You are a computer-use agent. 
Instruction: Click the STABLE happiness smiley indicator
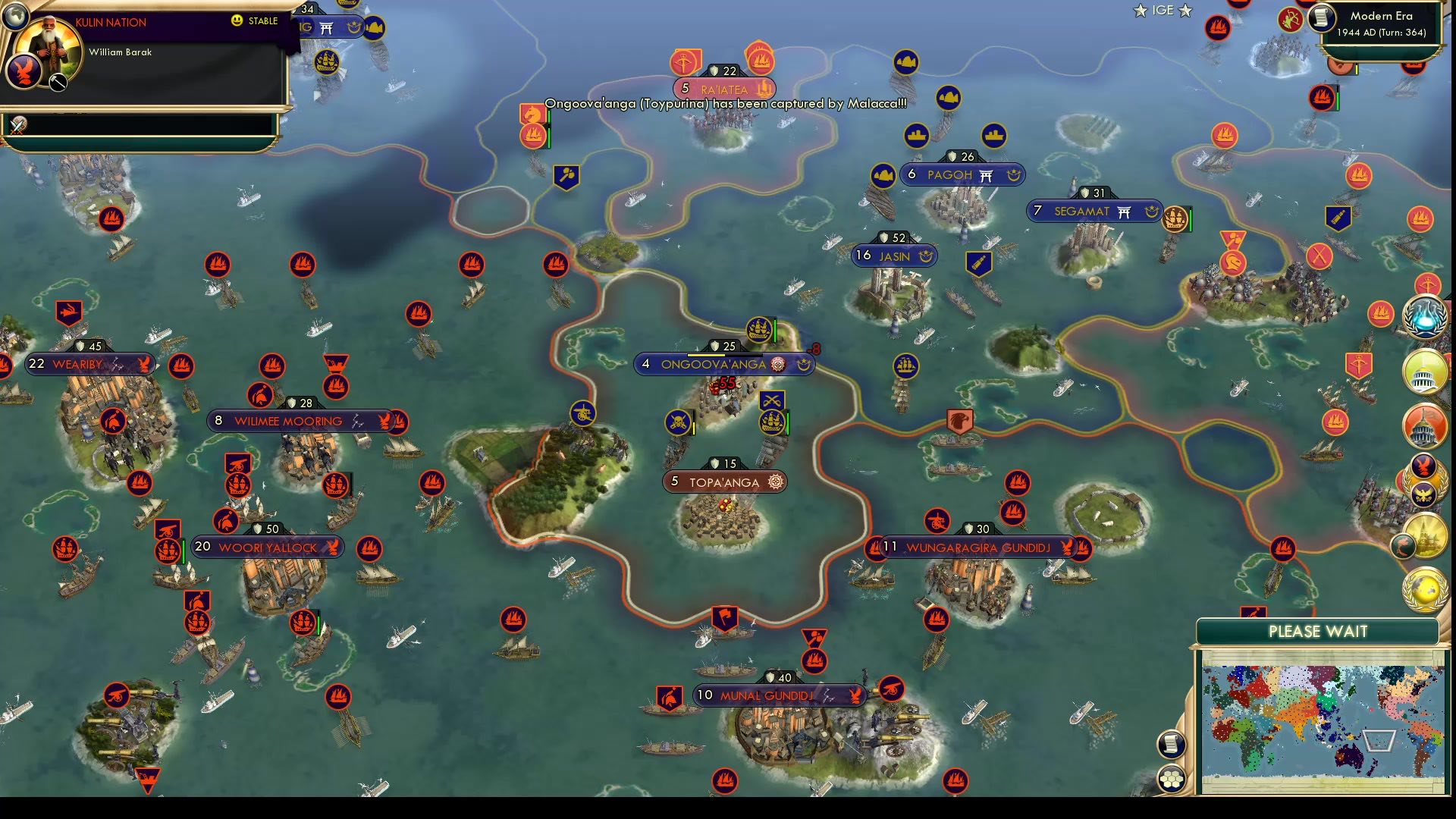236,20
